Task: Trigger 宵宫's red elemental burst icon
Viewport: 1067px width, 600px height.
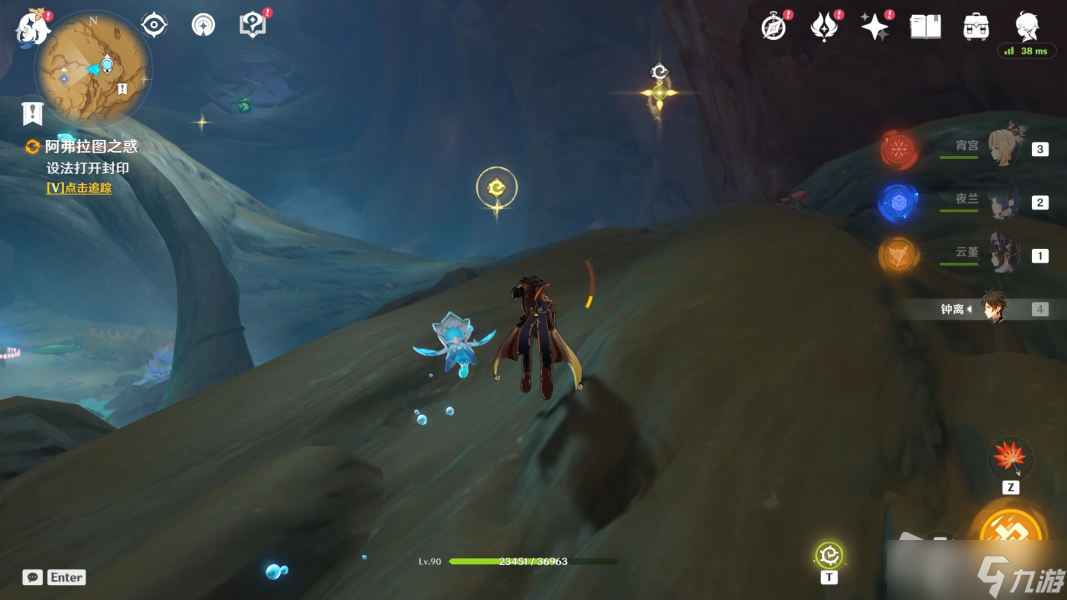Action: pos(899,150)
